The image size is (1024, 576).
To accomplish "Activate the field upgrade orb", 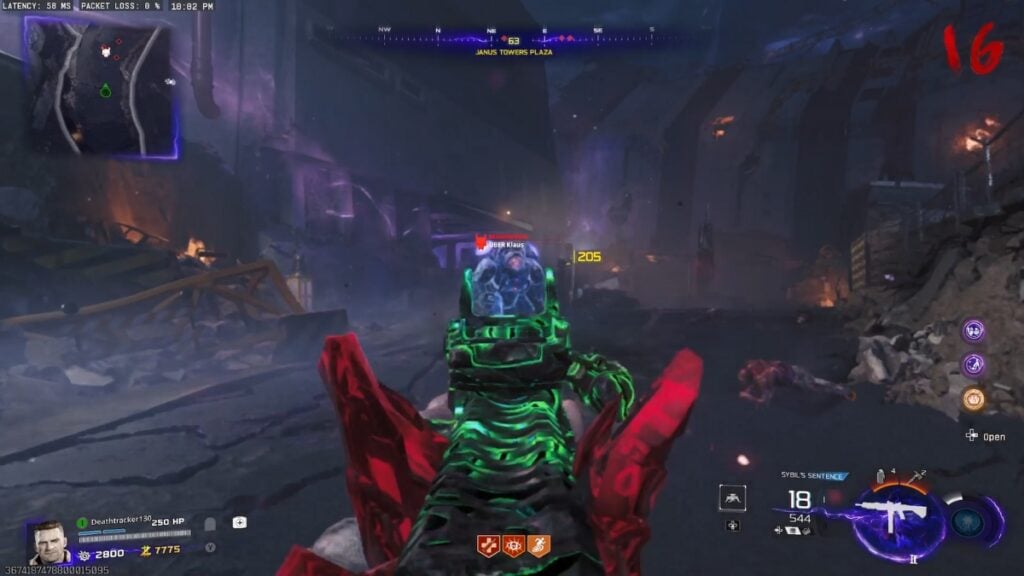I will click(x=968, y=521).
